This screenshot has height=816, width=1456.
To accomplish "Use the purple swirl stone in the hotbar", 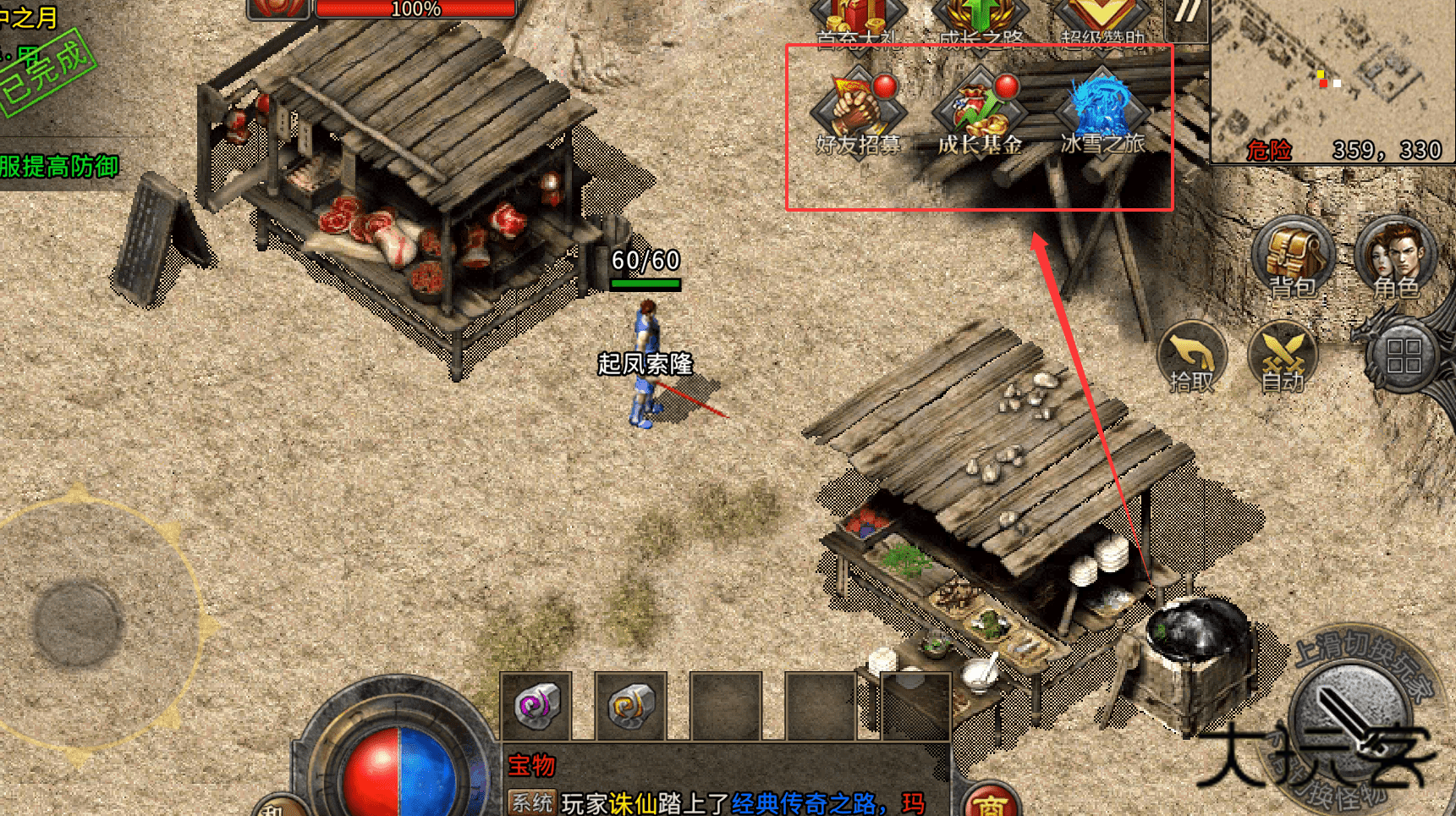I will (536, 705).
